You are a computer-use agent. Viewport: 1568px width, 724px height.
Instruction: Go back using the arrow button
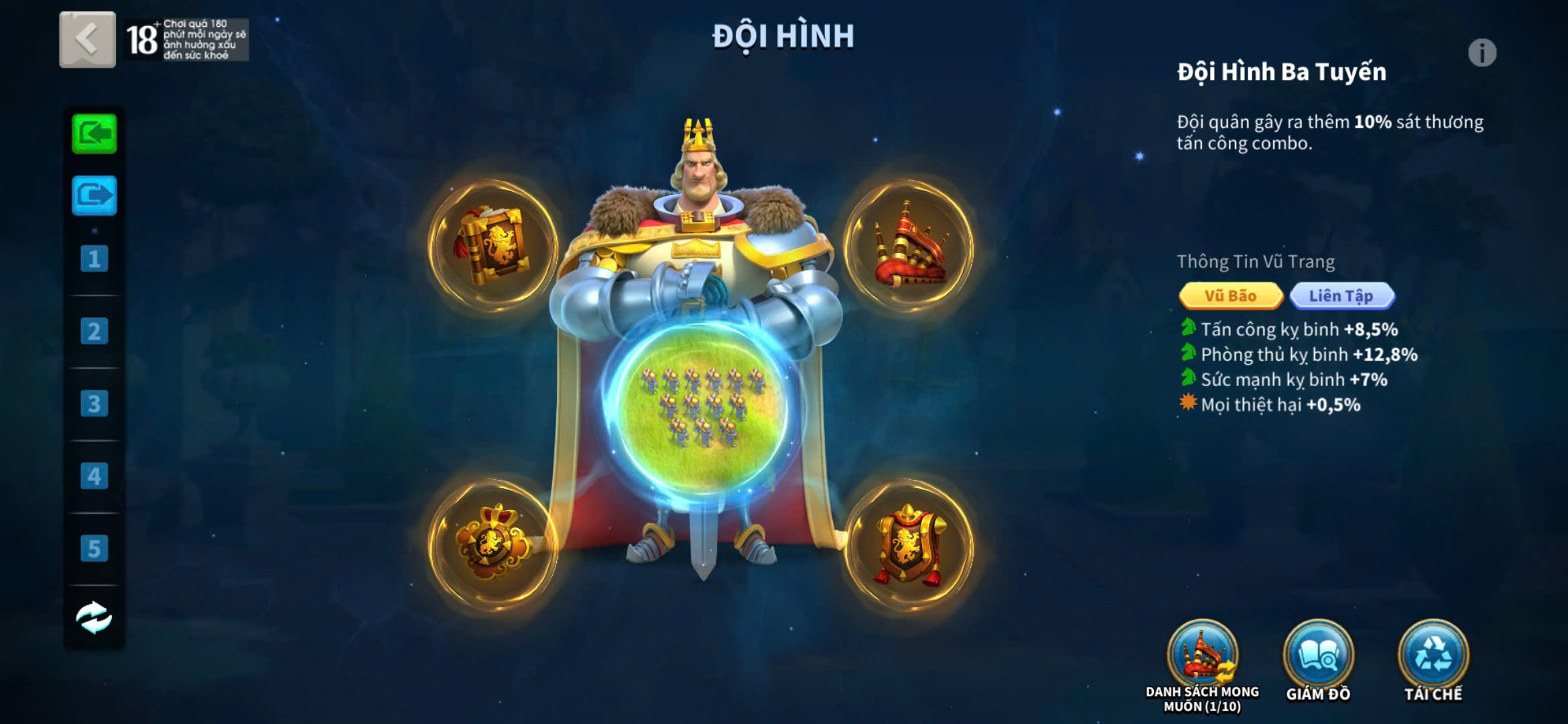tap(87, 40)
